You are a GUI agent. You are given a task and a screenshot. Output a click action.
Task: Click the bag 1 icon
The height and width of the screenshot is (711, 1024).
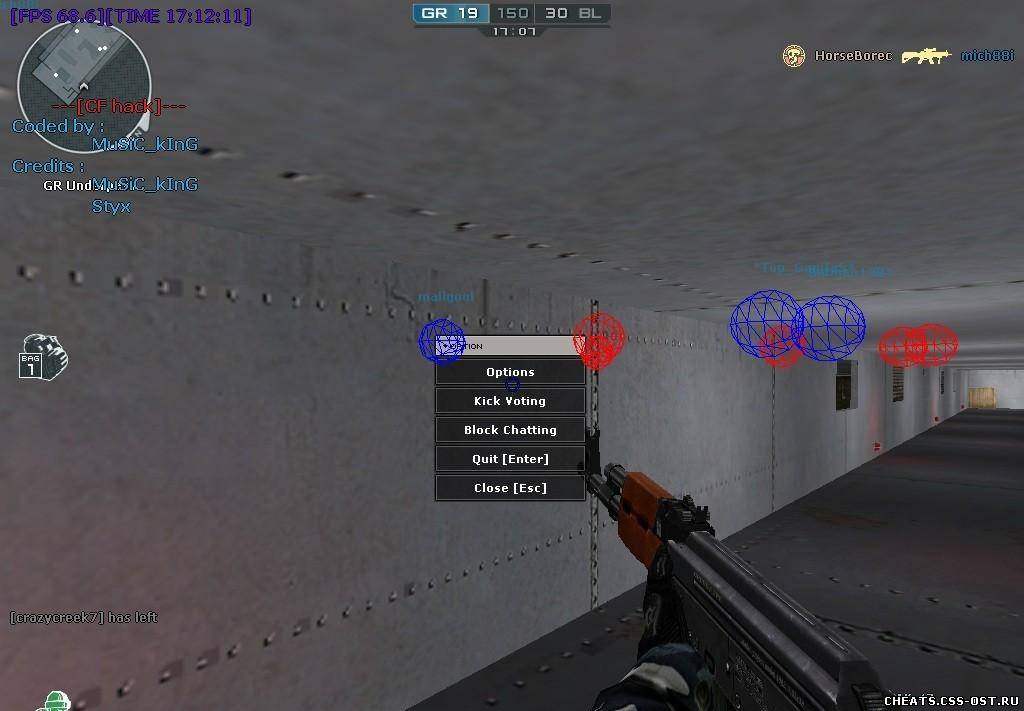41,358
